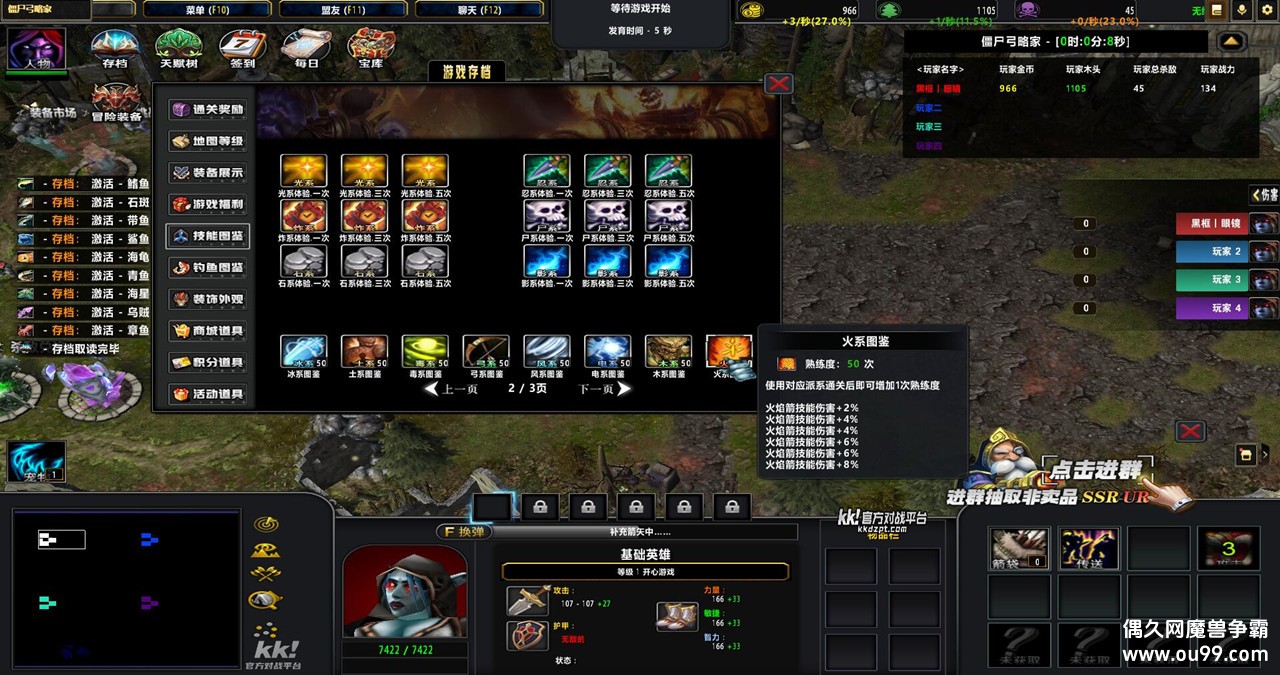Select the 冰系图鉴 ice codex icon
1280x675 pixels.
click(x=303, y=352)
